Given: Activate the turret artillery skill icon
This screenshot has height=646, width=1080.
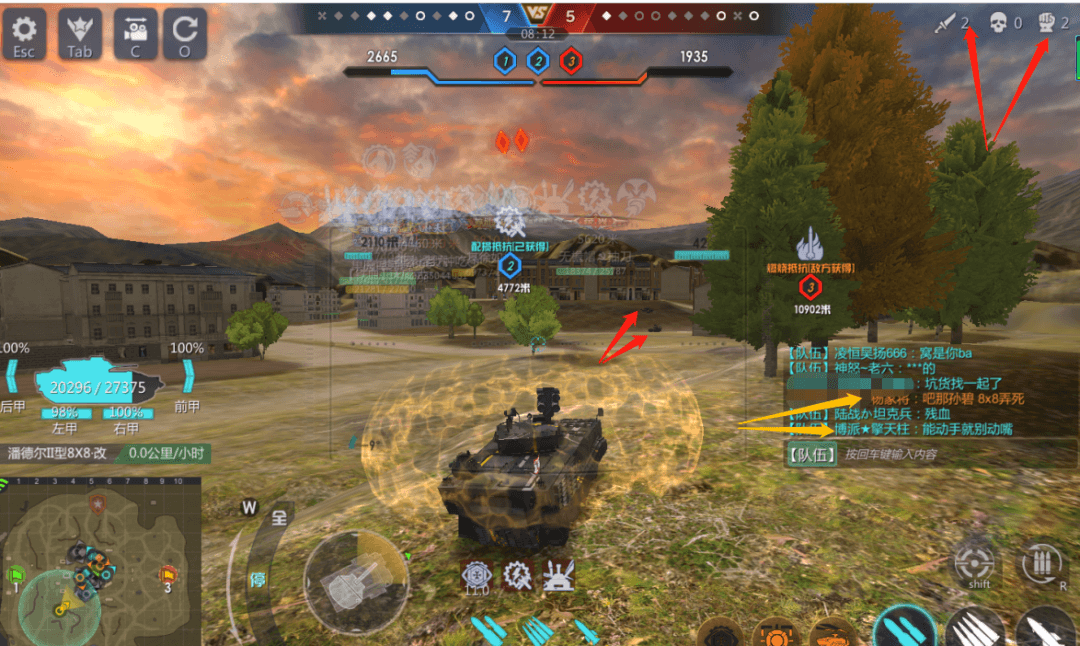Looking at the screenshot, I should click(x=557, y=575).
